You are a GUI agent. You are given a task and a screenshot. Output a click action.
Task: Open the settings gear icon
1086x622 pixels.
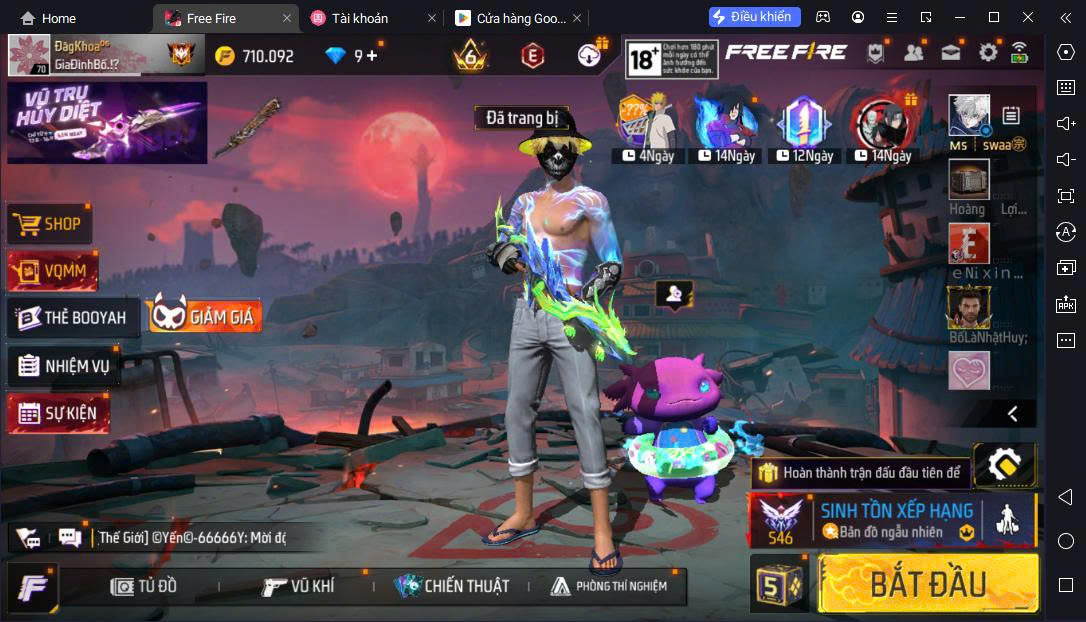(988, 53)
